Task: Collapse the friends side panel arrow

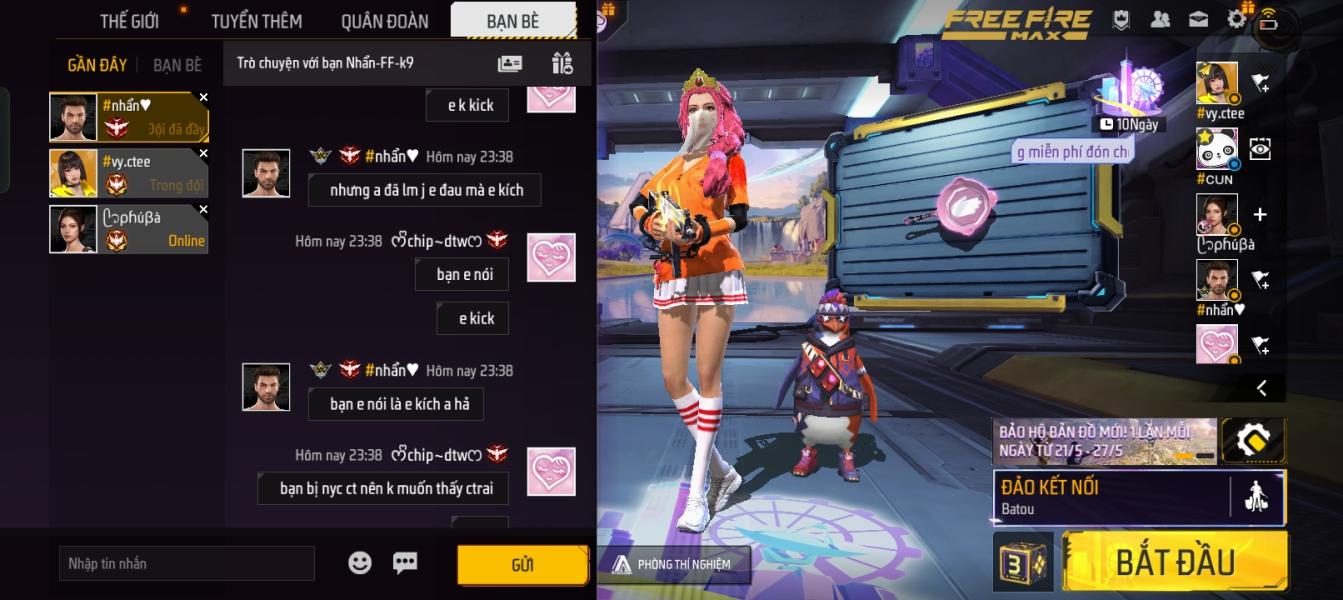Action: point(1261,388)
